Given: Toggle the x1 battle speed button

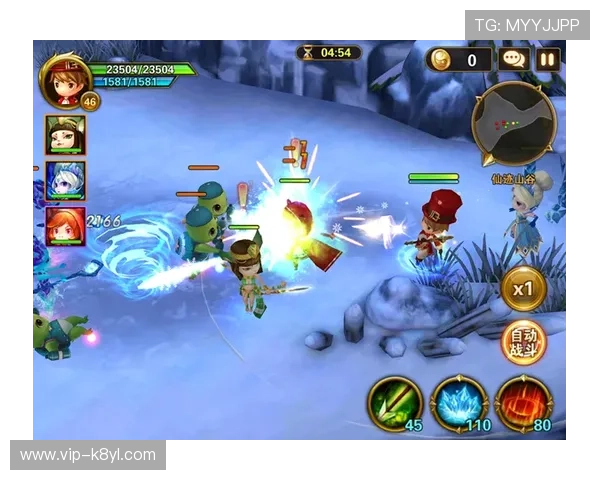Looking at the screenshot, I should tap(523, 288).
